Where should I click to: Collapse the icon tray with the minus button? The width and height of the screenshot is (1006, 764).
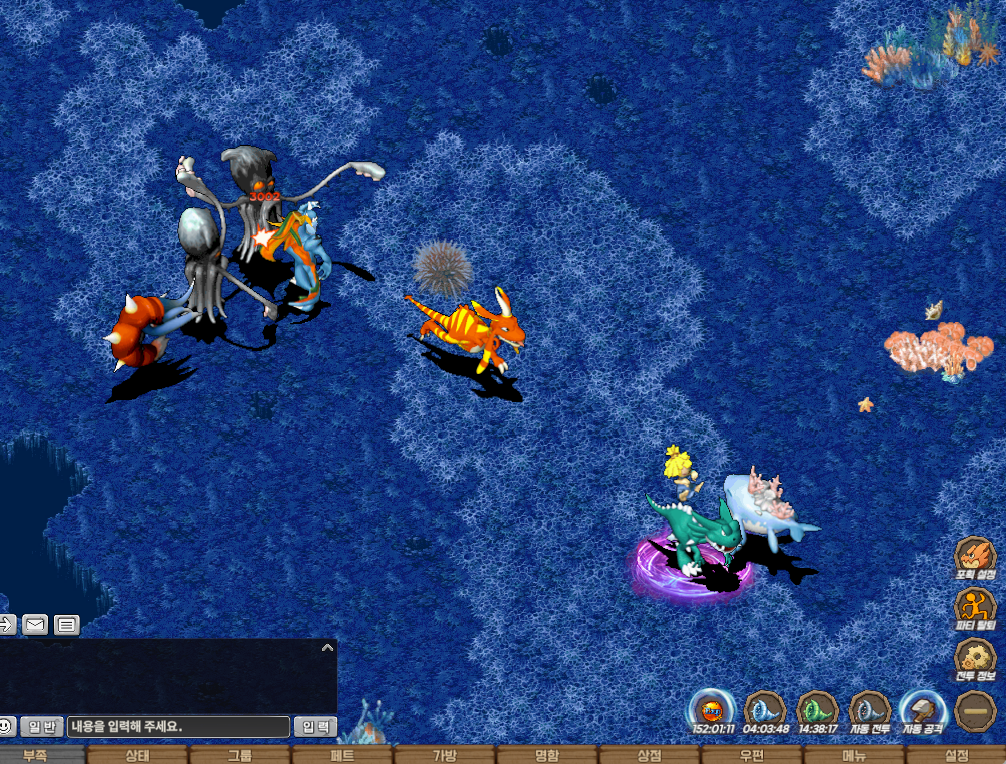(x=974, y=711)
